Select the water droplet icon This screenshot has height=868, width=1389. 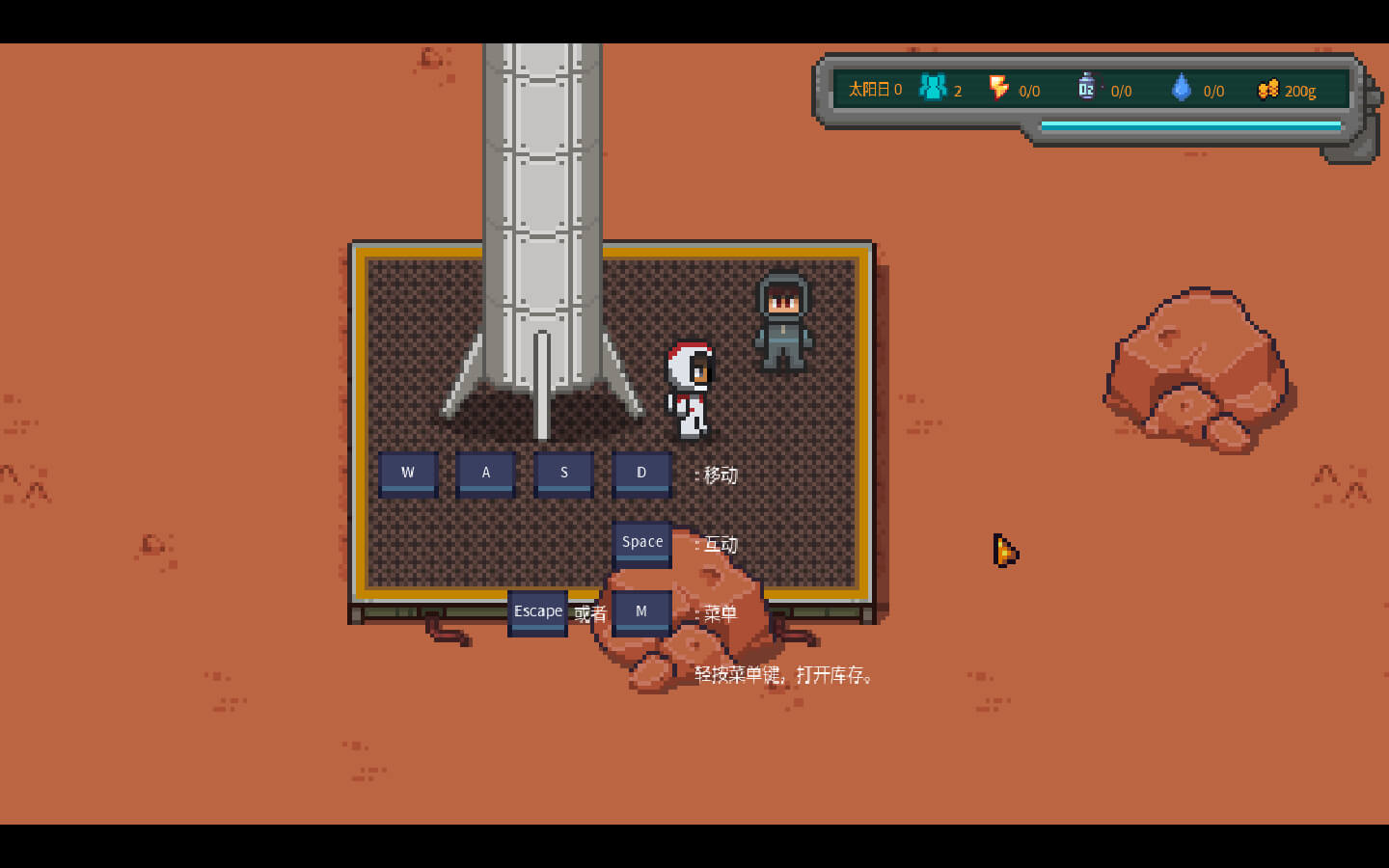coord(1181,88)
